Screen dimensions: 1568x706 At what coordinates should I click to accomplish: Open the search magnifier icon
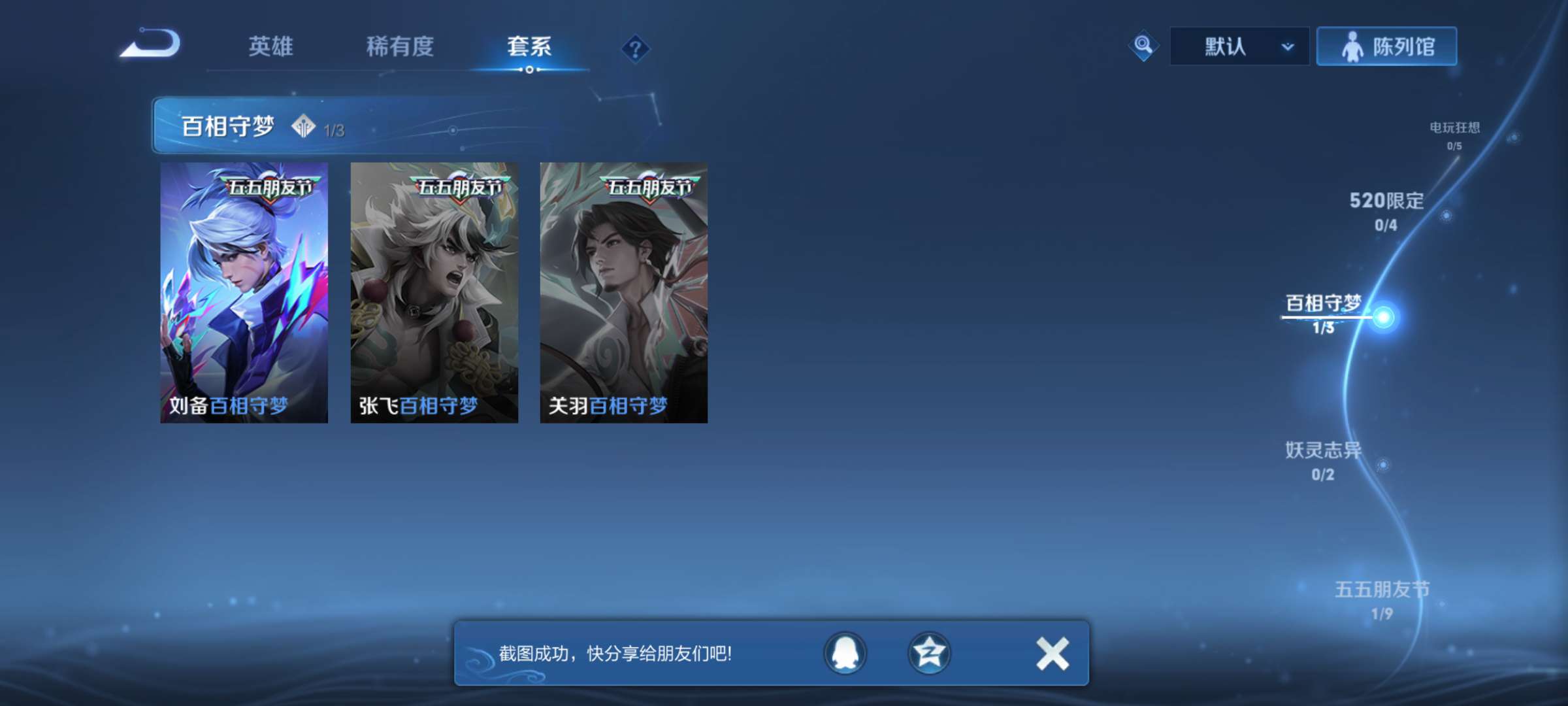1142,46
